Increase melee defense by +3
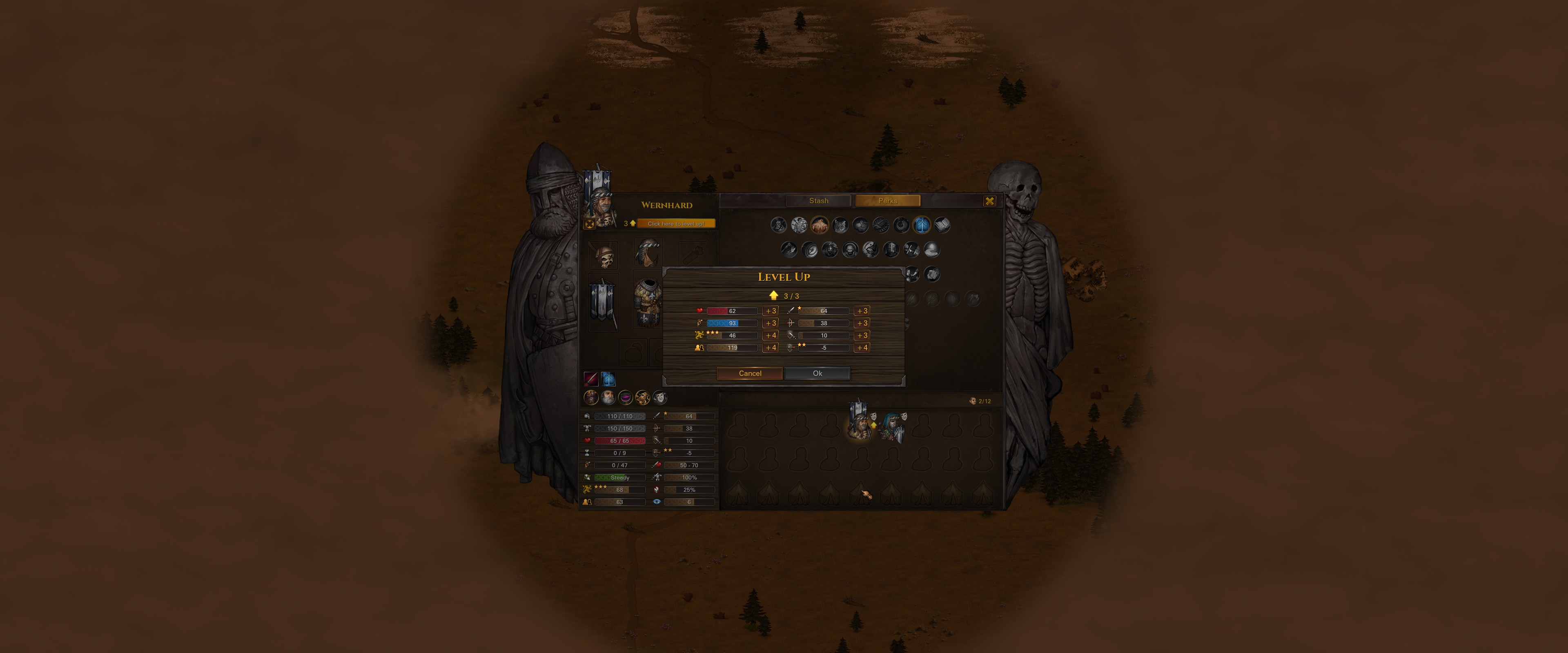Image resolution: width=1568 pixels, height=653 pixels. (x=861, y=335)
